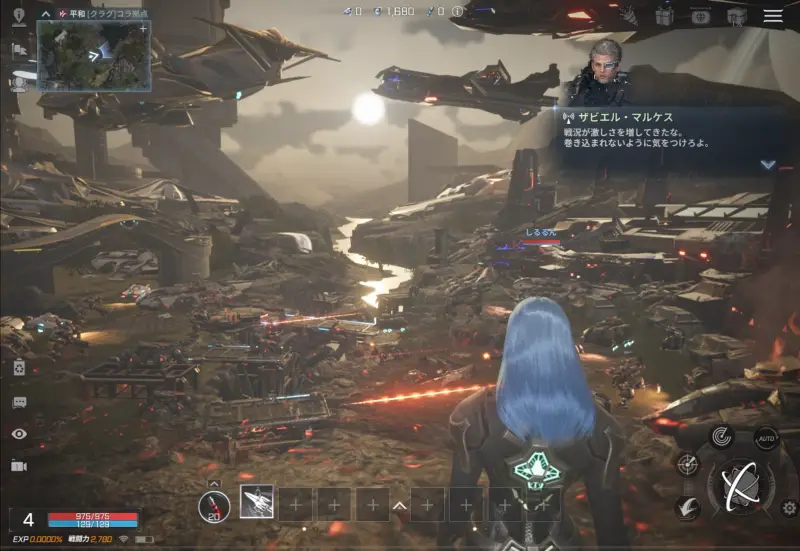Open the chat bubble icon

click(x=18, y=402)
